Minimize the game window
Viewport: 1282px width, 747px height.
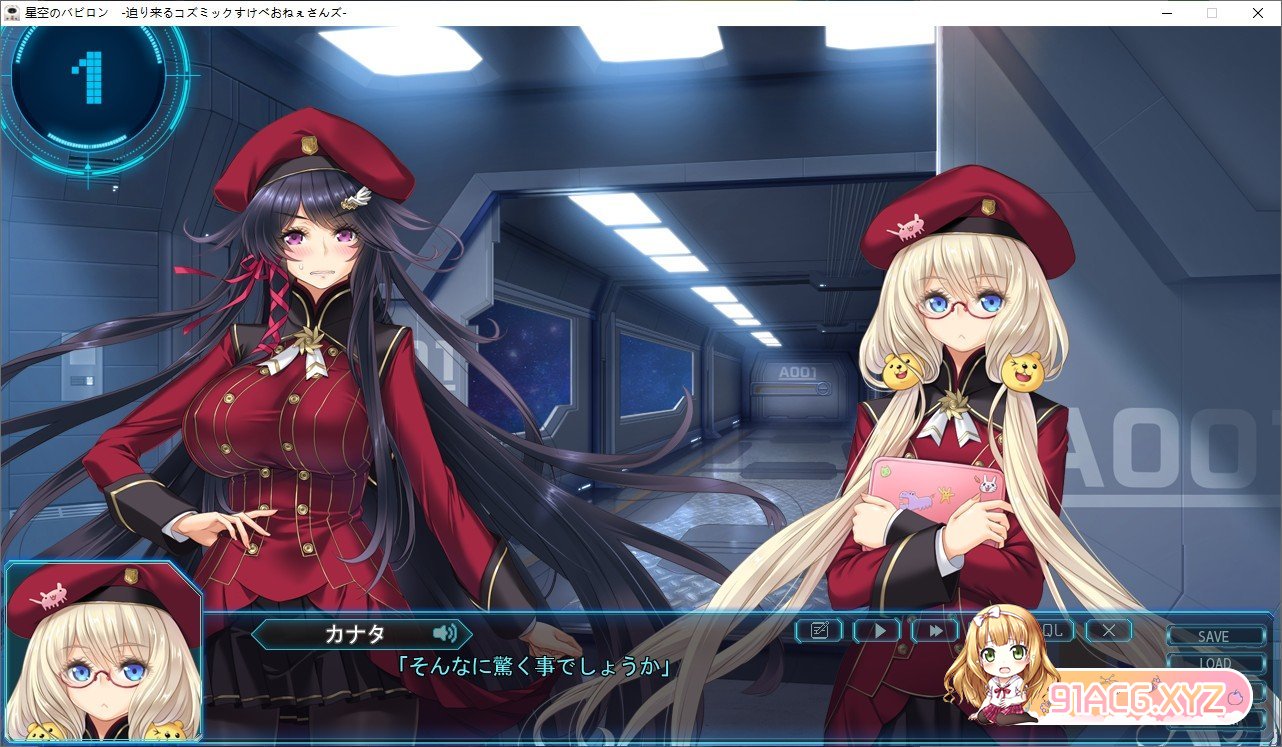tap(1167, 13)
